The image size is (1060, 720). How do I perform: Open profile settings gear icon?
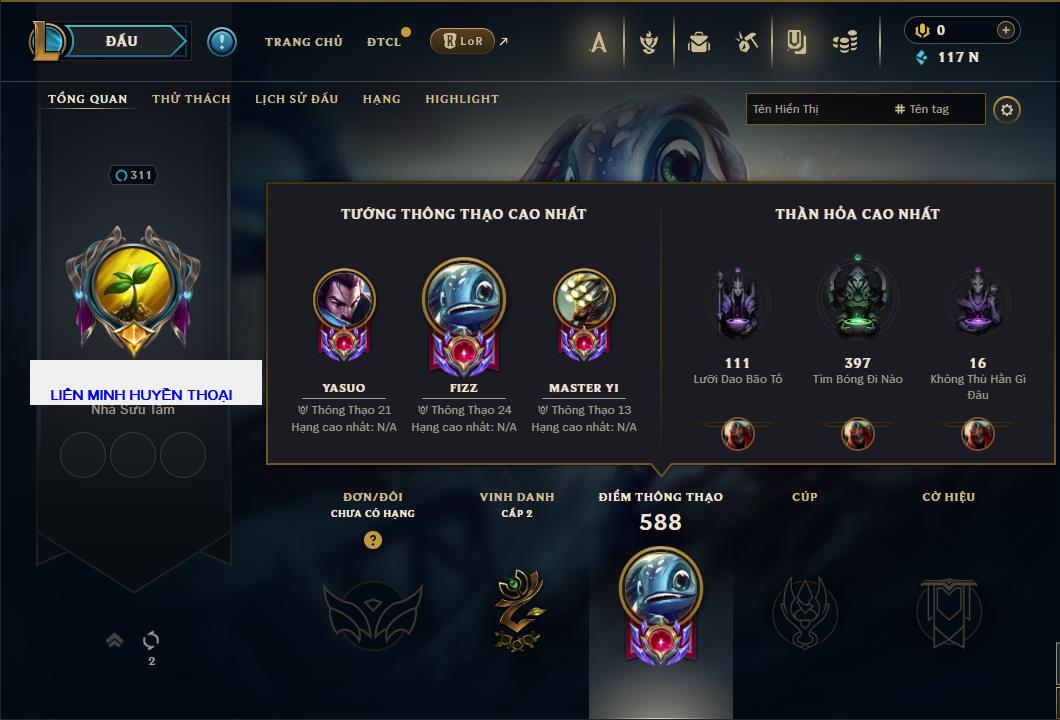(x=1007, y=109)
